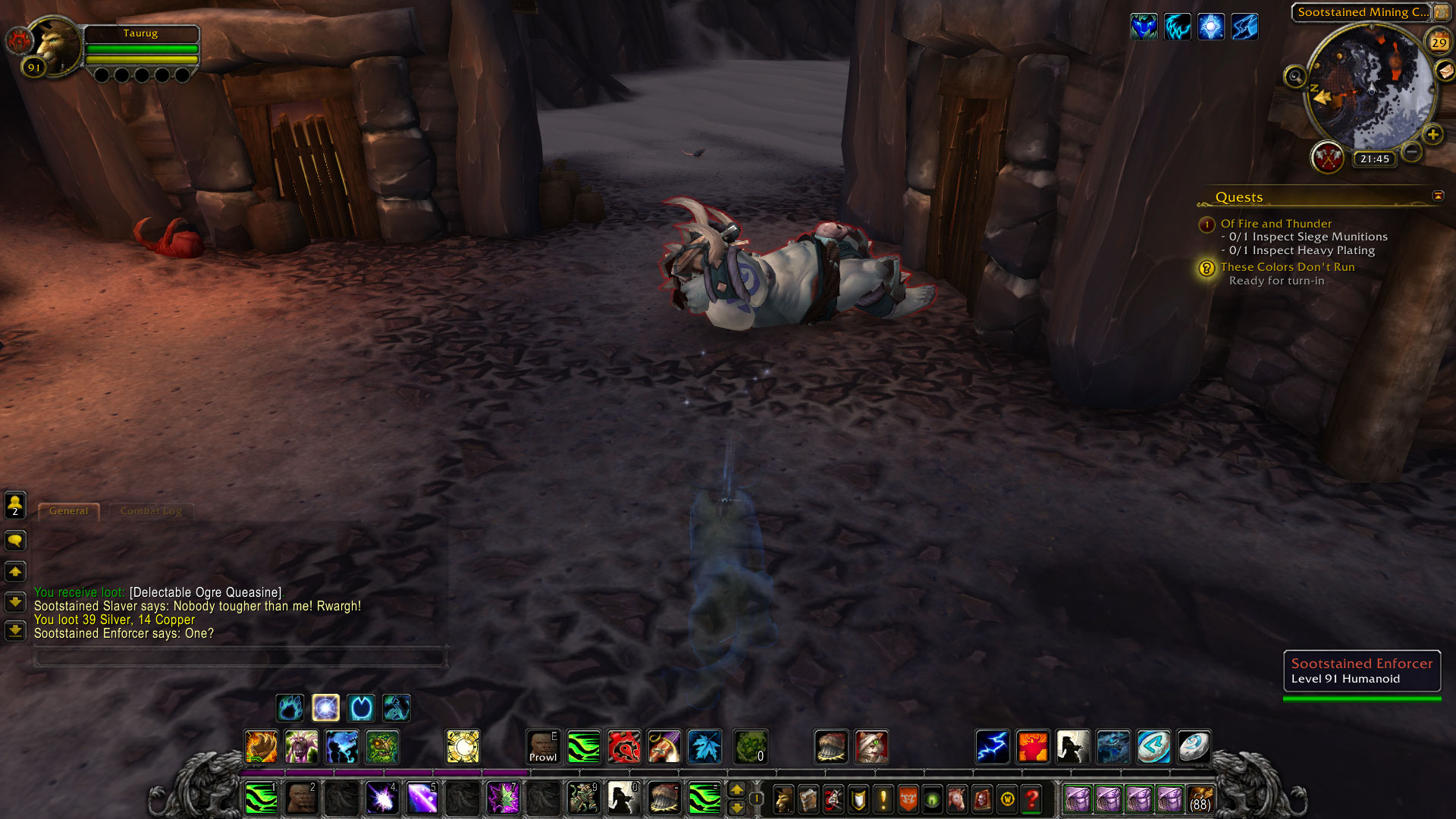The image size is (1456, 819).
Task: Switch to the Combat Log tab
Action: click(x=151, y=511)
